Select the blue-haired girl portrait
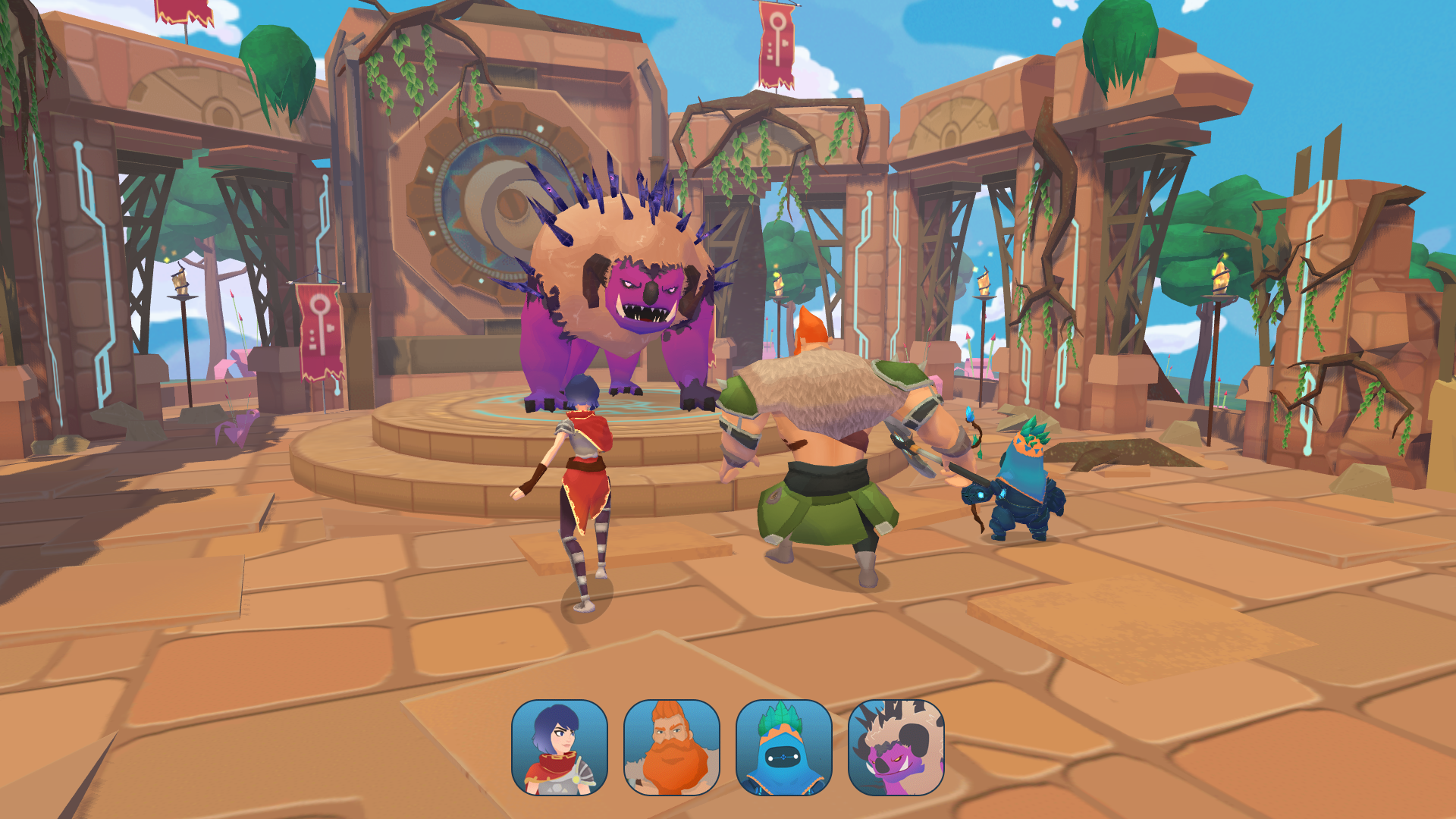This screenshot has width=1456, height=819. 560,748
